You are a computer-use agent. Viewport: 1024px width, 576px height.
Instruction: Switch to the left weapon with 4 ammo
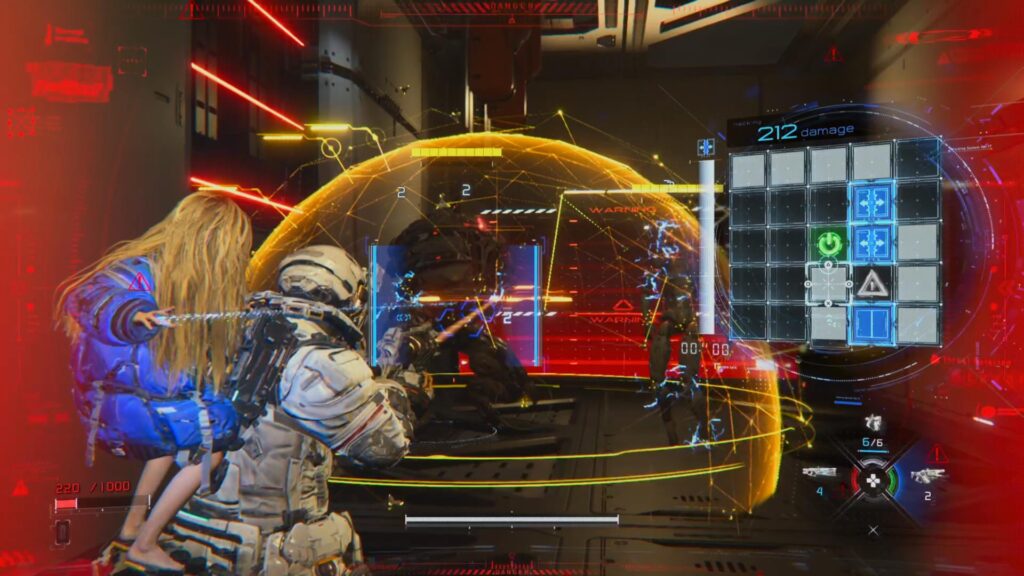point(819,473)
